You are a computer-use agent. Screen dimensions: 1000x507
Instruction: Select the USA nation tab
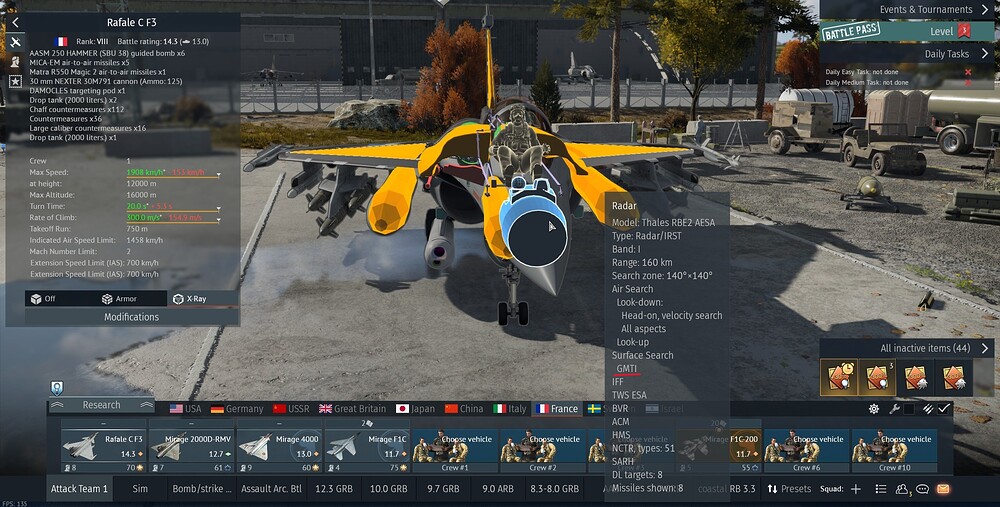[x=184, y=409]
